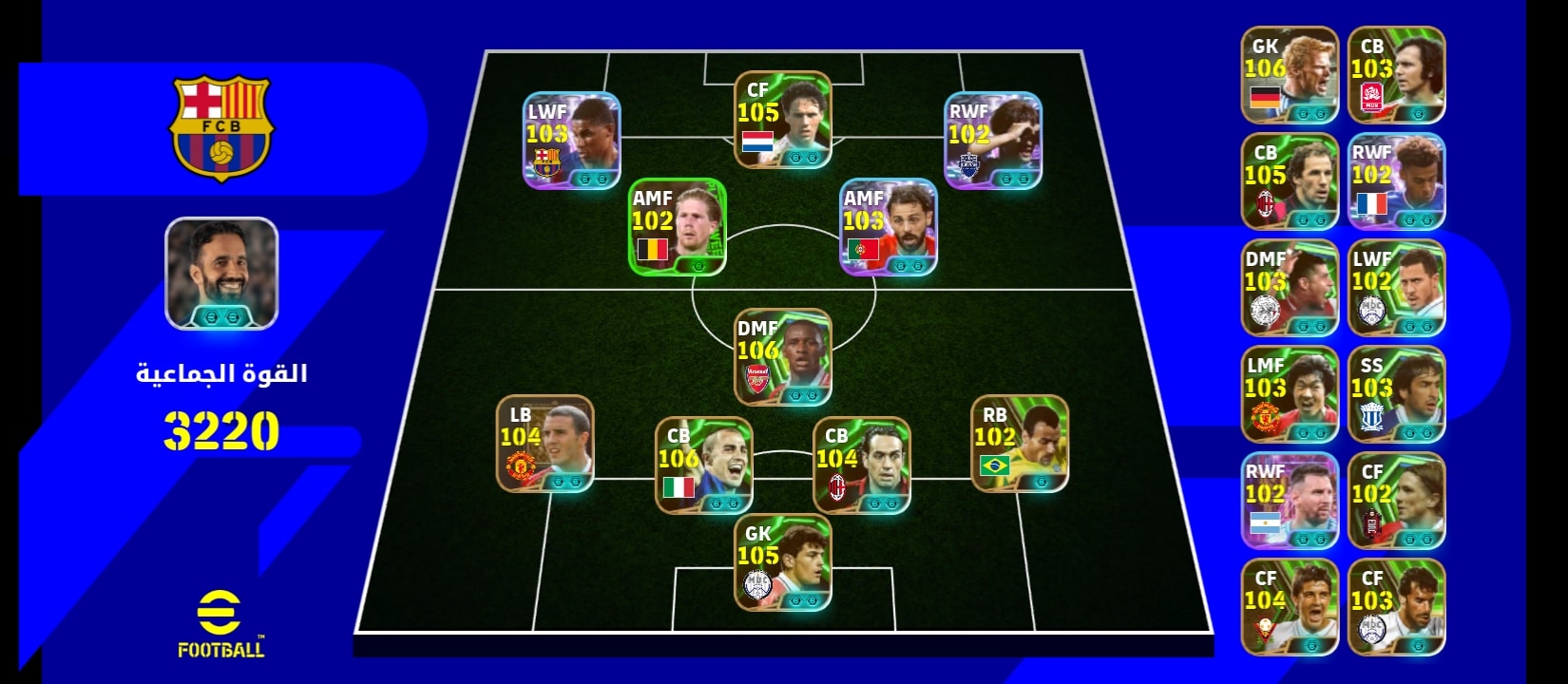Choose the RWF 102 Argentina card
This screenshot has height=684, width=1568.
pyautogui.click(x=1290, y=501)
